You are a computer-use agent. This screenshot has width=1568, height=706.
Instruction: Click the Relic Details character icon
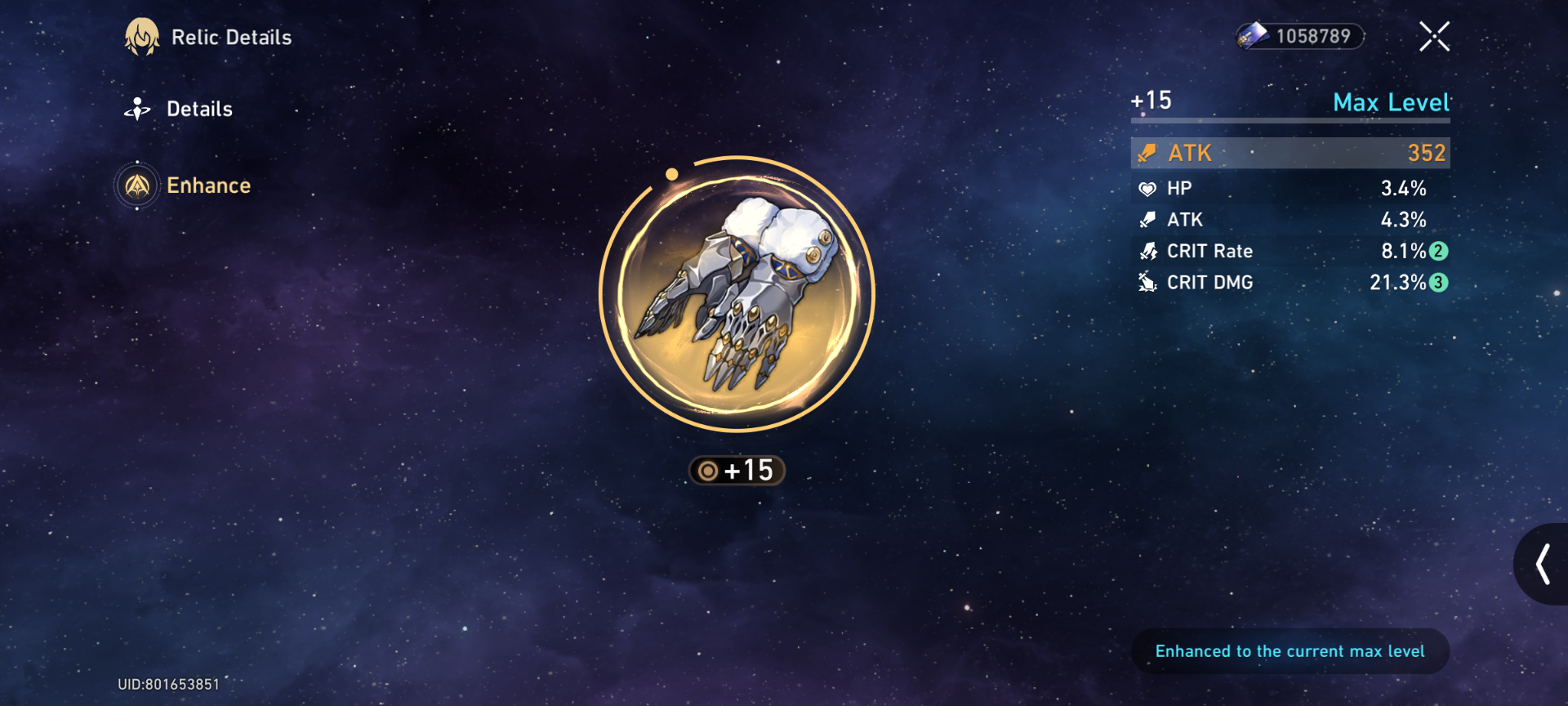[x=143, y=37]
